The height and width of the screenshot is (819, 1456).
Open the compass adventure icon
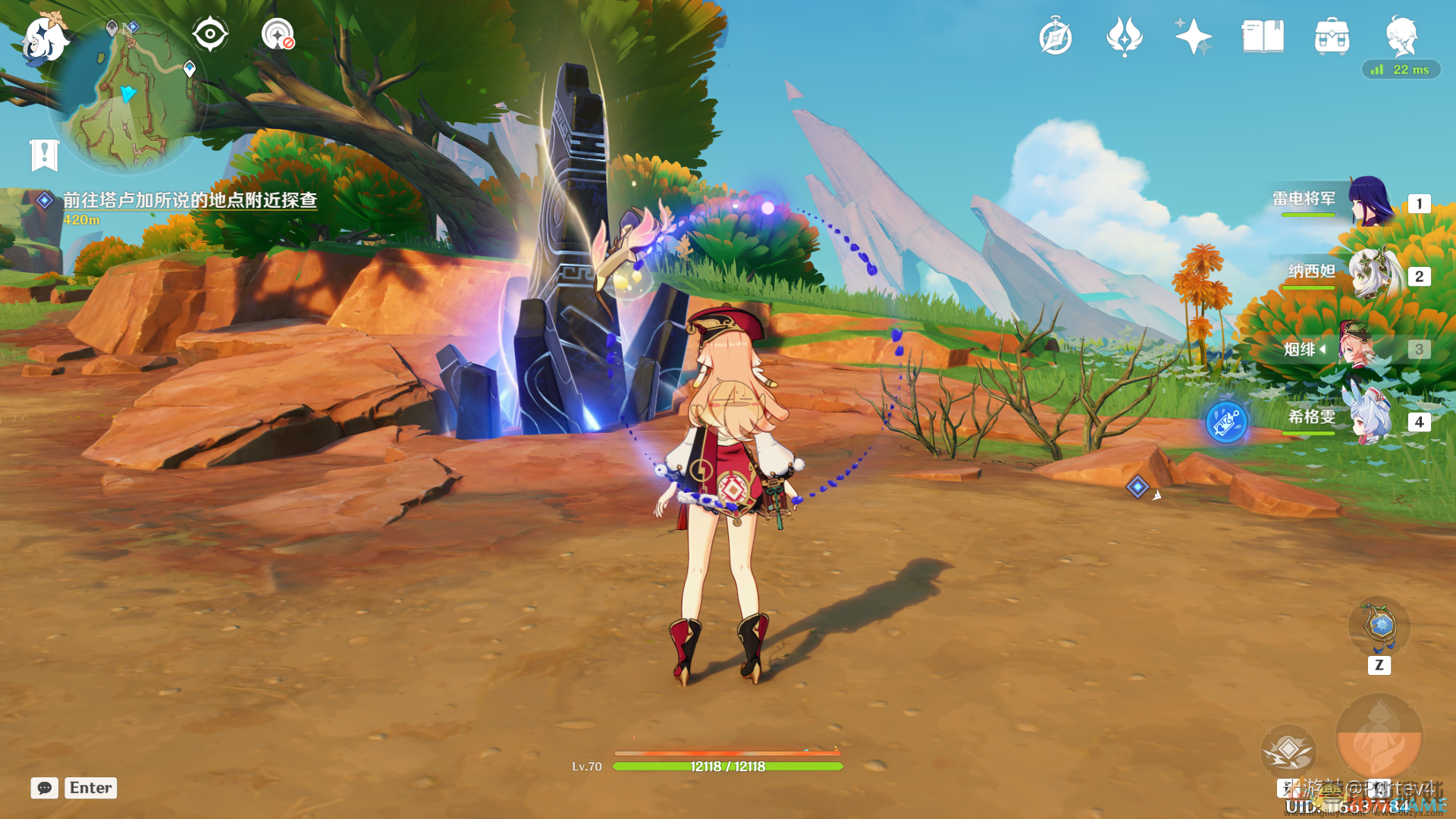[x=1055, y=37]
